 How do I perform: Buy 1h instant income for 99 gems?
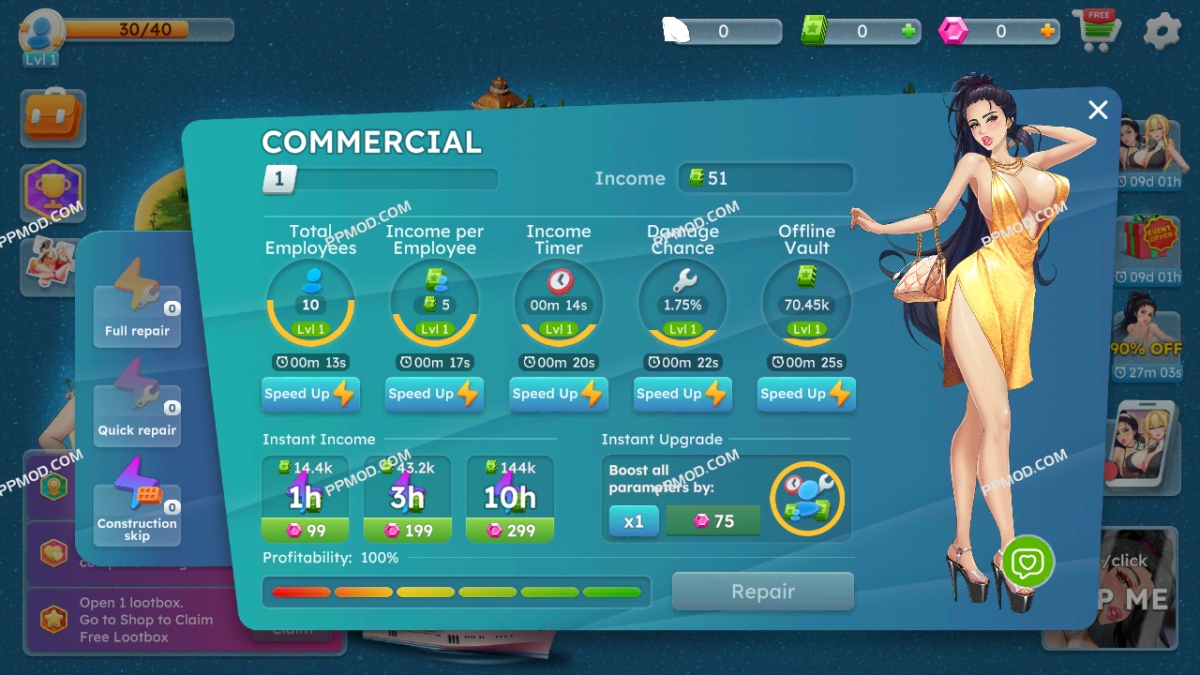[305, 499]
